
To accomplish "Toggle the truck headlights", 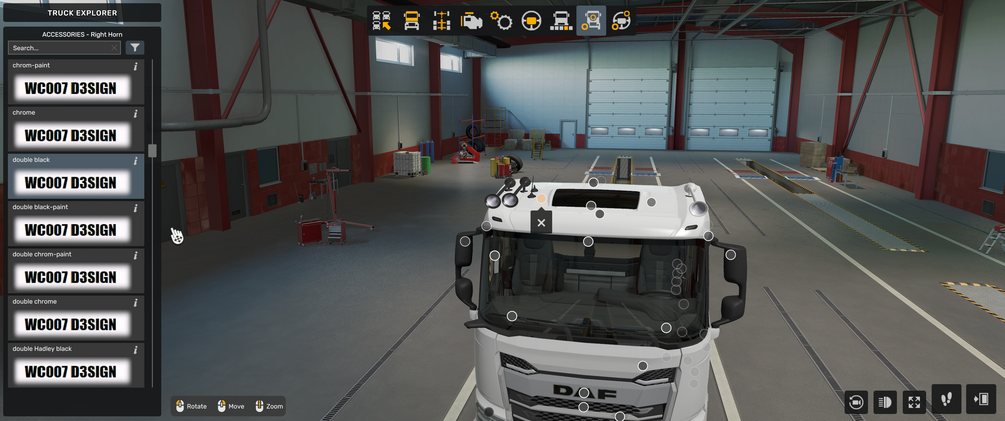I will pyautogui.click(x=885, y=401).
